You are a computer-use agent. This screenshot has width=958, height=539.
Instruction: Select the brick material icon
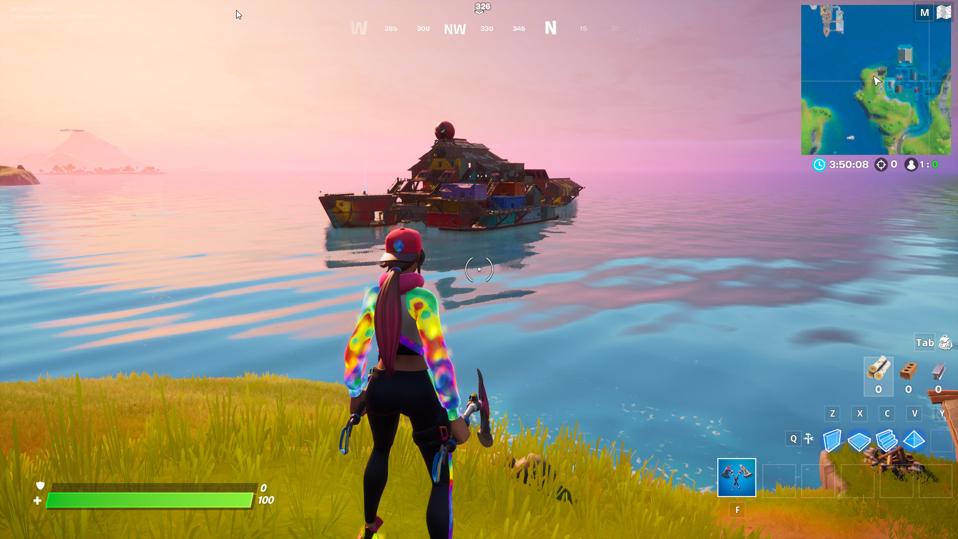(x=908, y=371)
